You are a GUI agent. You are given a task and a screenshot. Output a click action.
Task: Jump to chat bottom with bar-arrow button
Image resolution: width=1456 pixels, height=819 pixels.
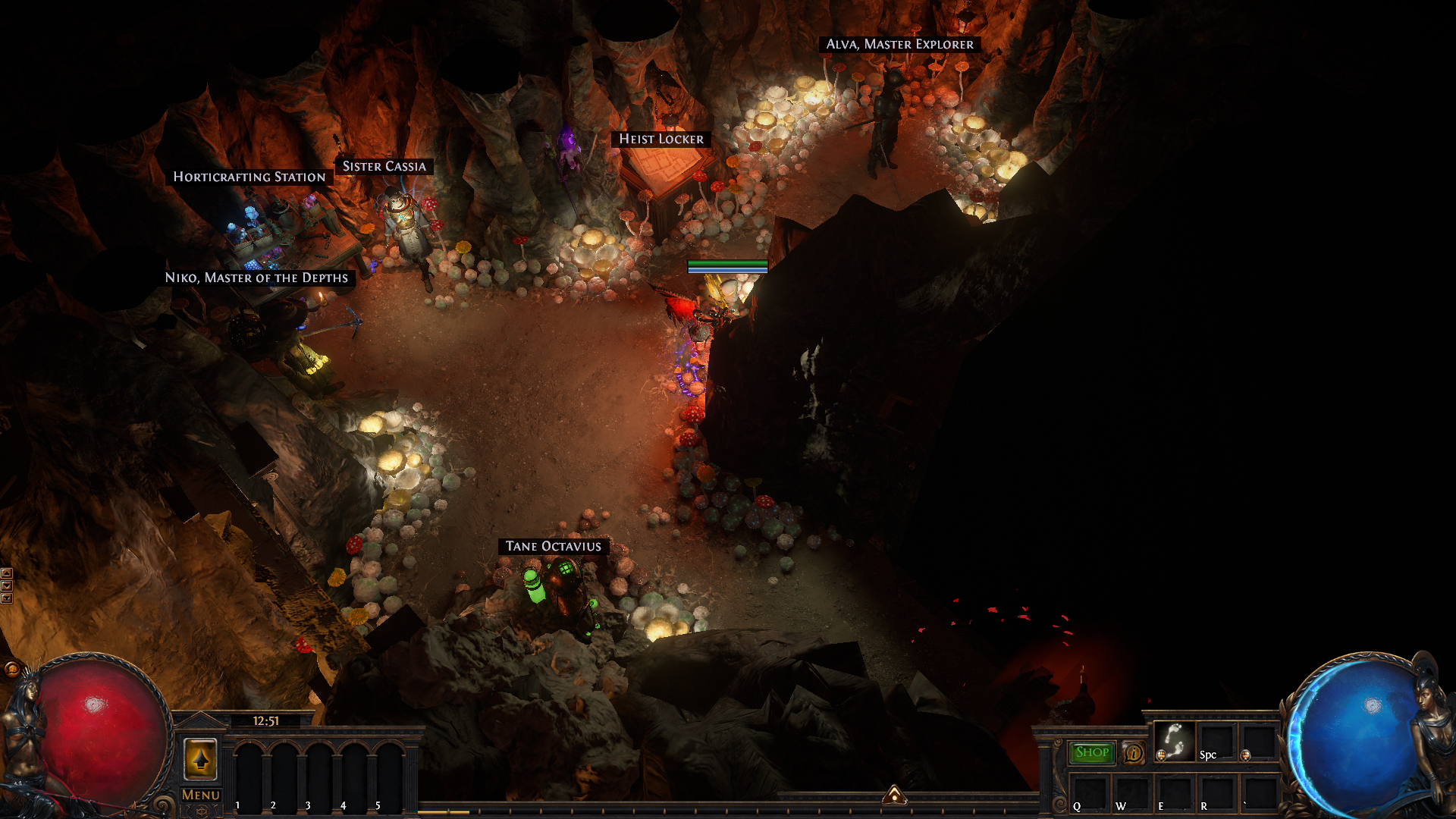7,598
